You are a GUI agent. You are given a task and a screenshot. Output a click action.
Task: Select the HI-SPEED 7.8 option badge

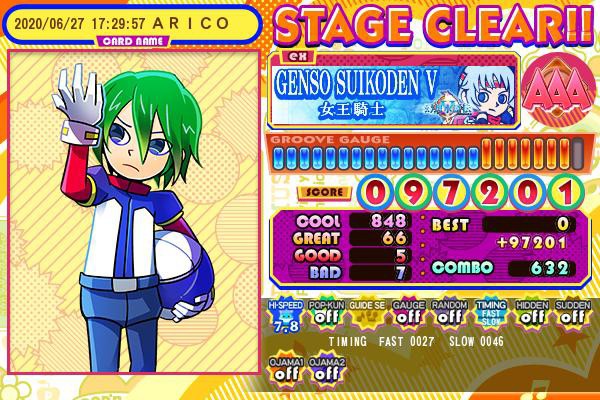click(x=285, y=314)
